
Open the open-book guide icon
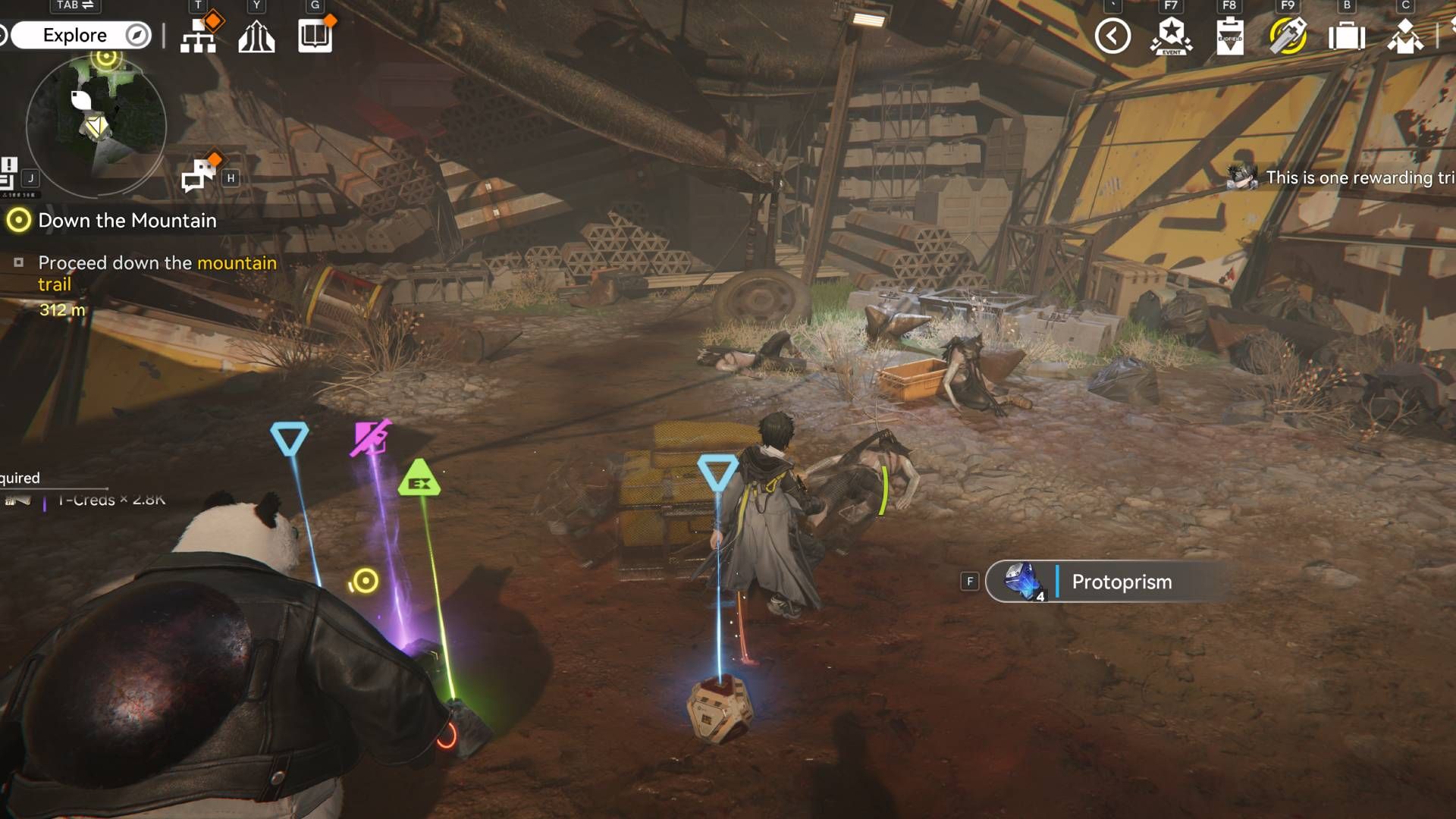315,36
